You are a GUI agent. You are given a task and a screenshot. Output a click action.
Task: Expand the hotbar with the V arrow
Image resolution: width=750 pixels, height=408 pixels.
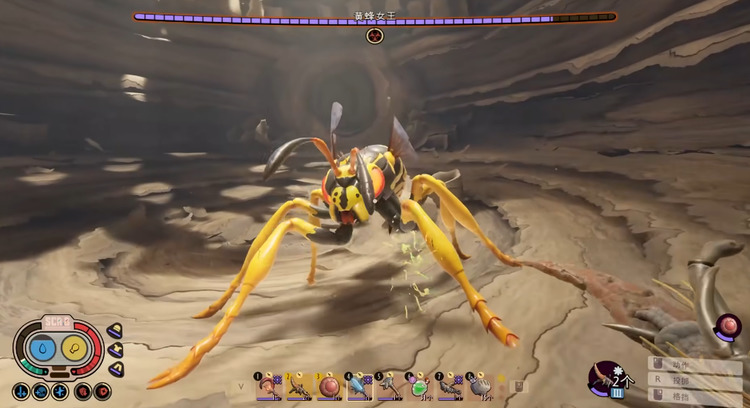point(240,385)
